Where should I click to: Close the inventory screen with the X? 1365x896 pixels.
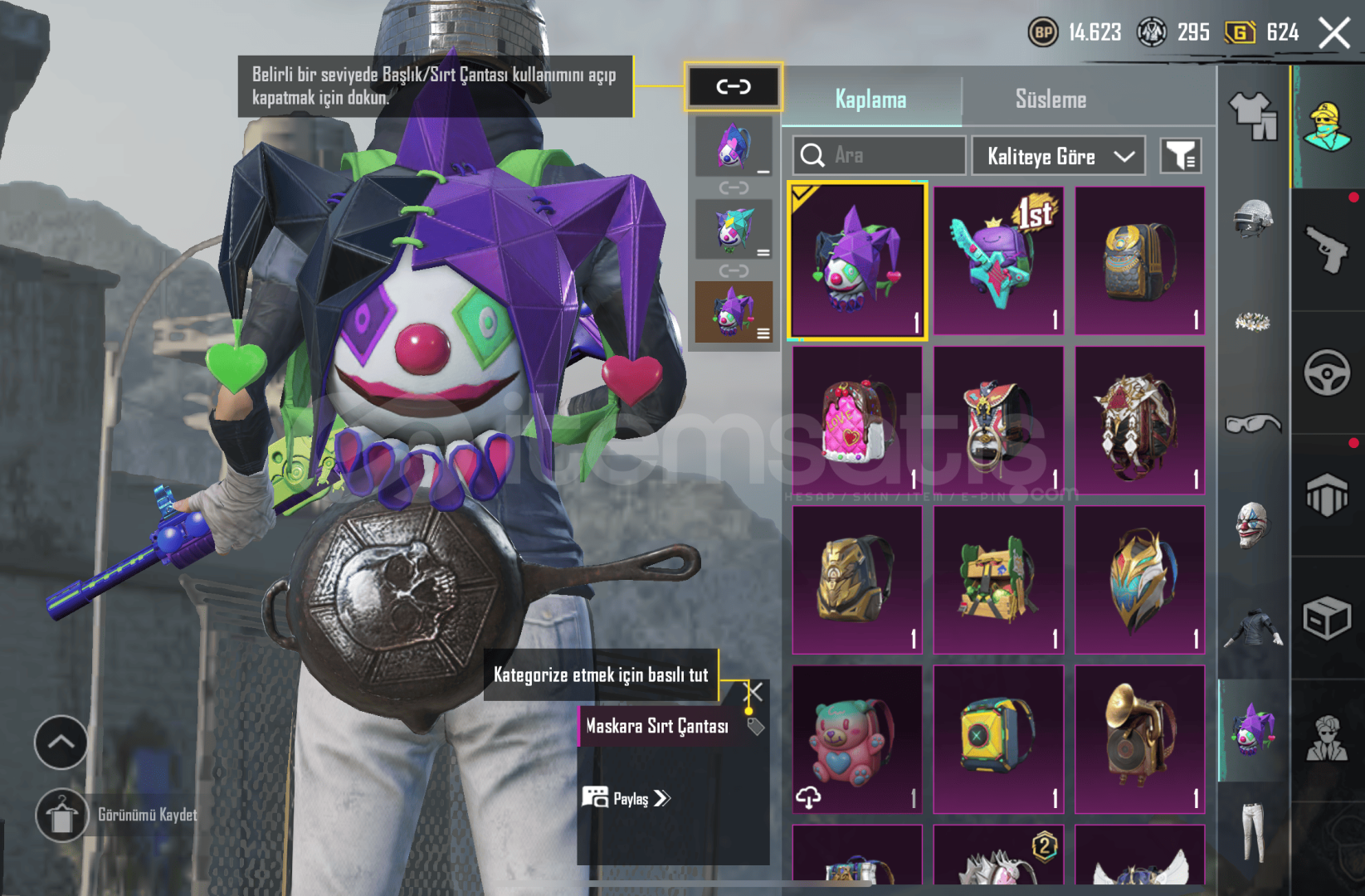click(x=1334, y=34)
